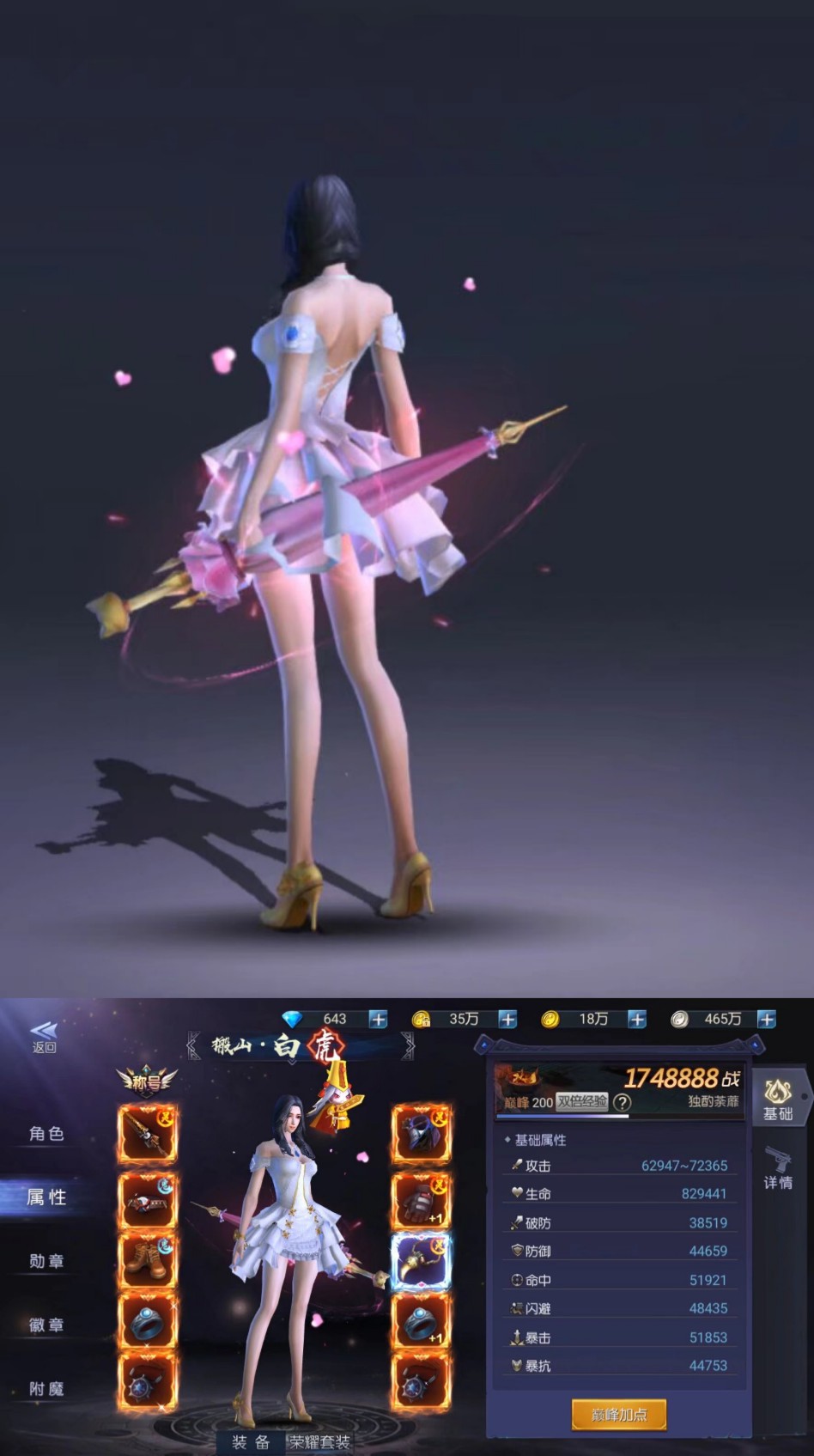The image size is (814, 1456).
Task: Open the 角色 character menu
Action: coord(46,1134)
